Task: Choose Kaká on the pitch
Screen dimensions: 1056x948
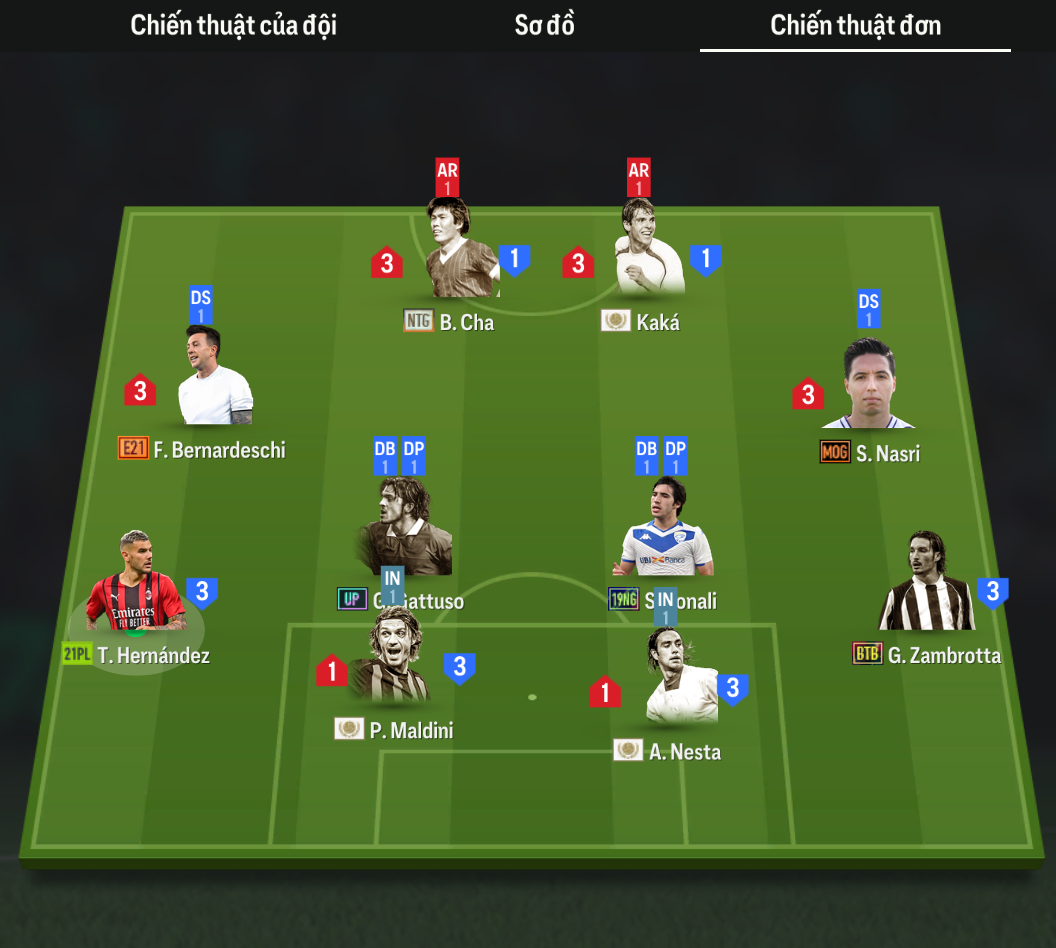Action: tap(651, 250)
